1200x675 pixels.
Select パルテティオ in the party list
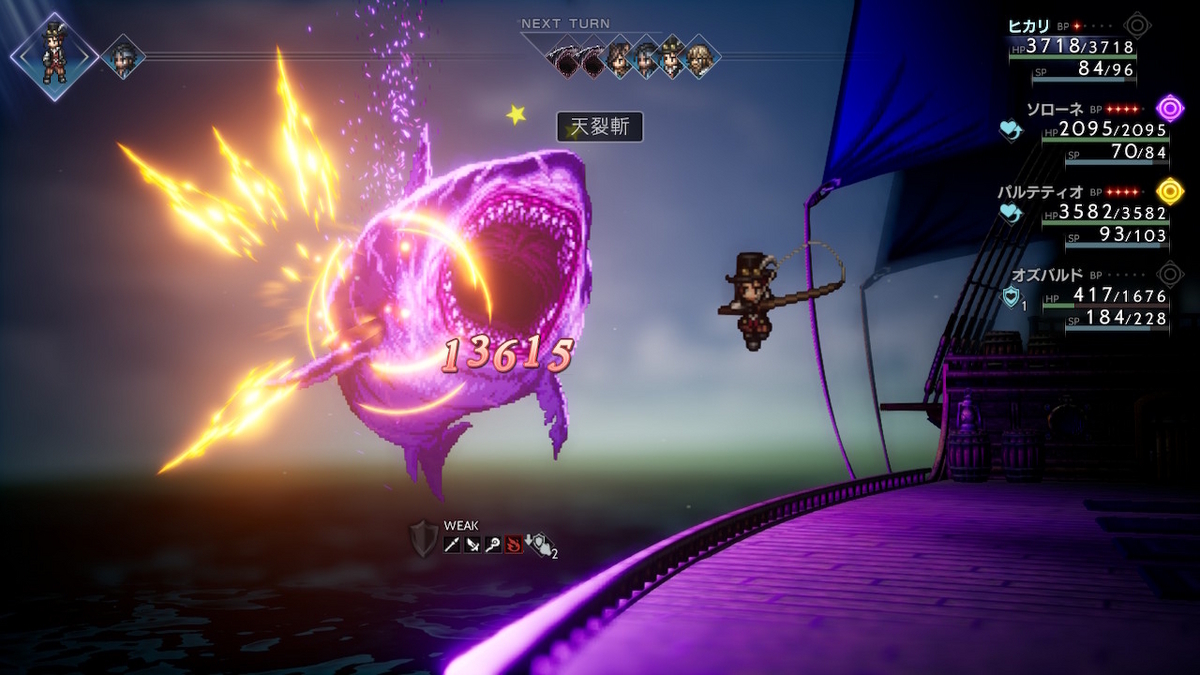(x=1042, y=191)
